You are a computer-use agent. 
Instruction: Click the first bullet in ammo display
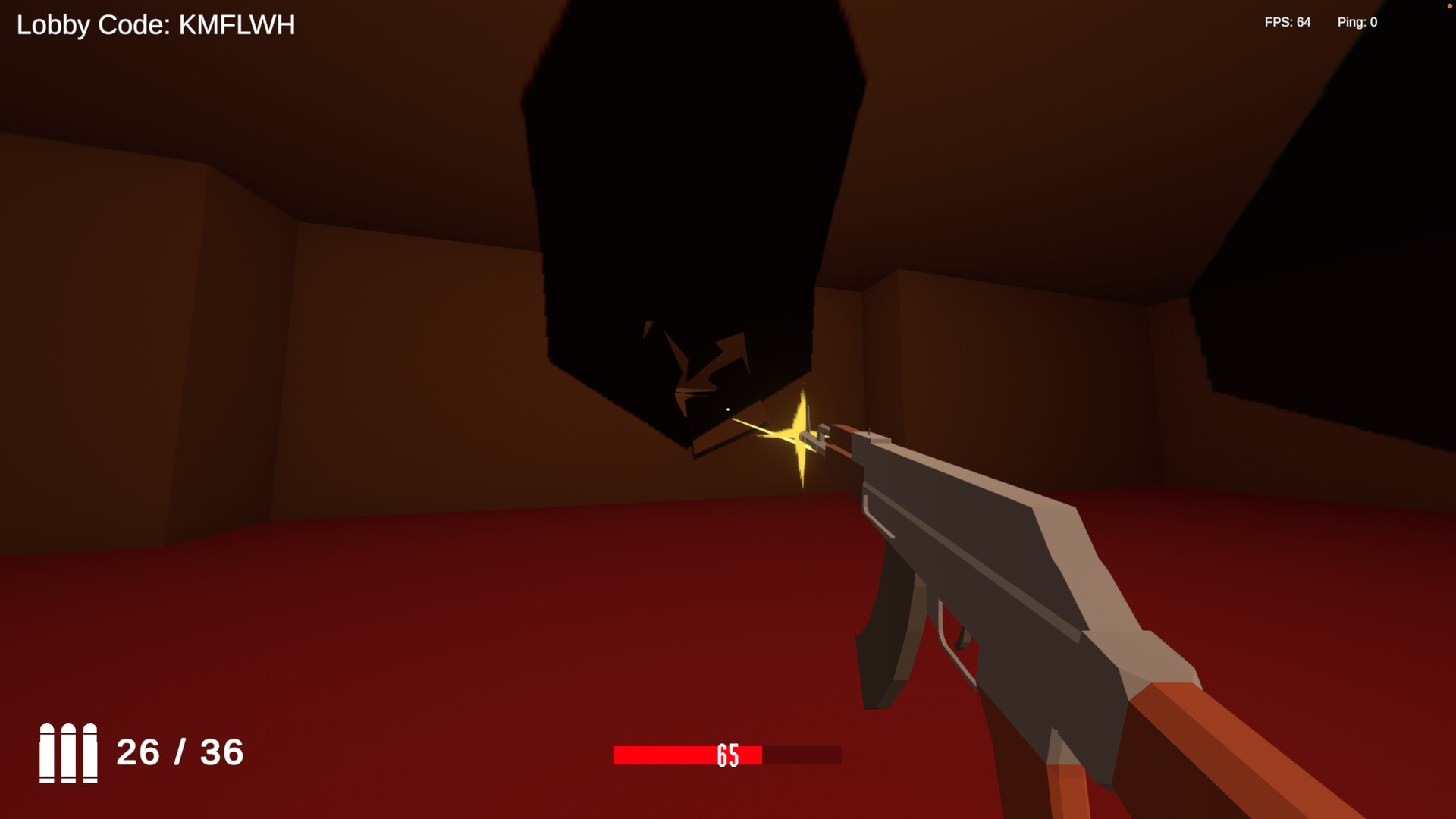[49, 755]
